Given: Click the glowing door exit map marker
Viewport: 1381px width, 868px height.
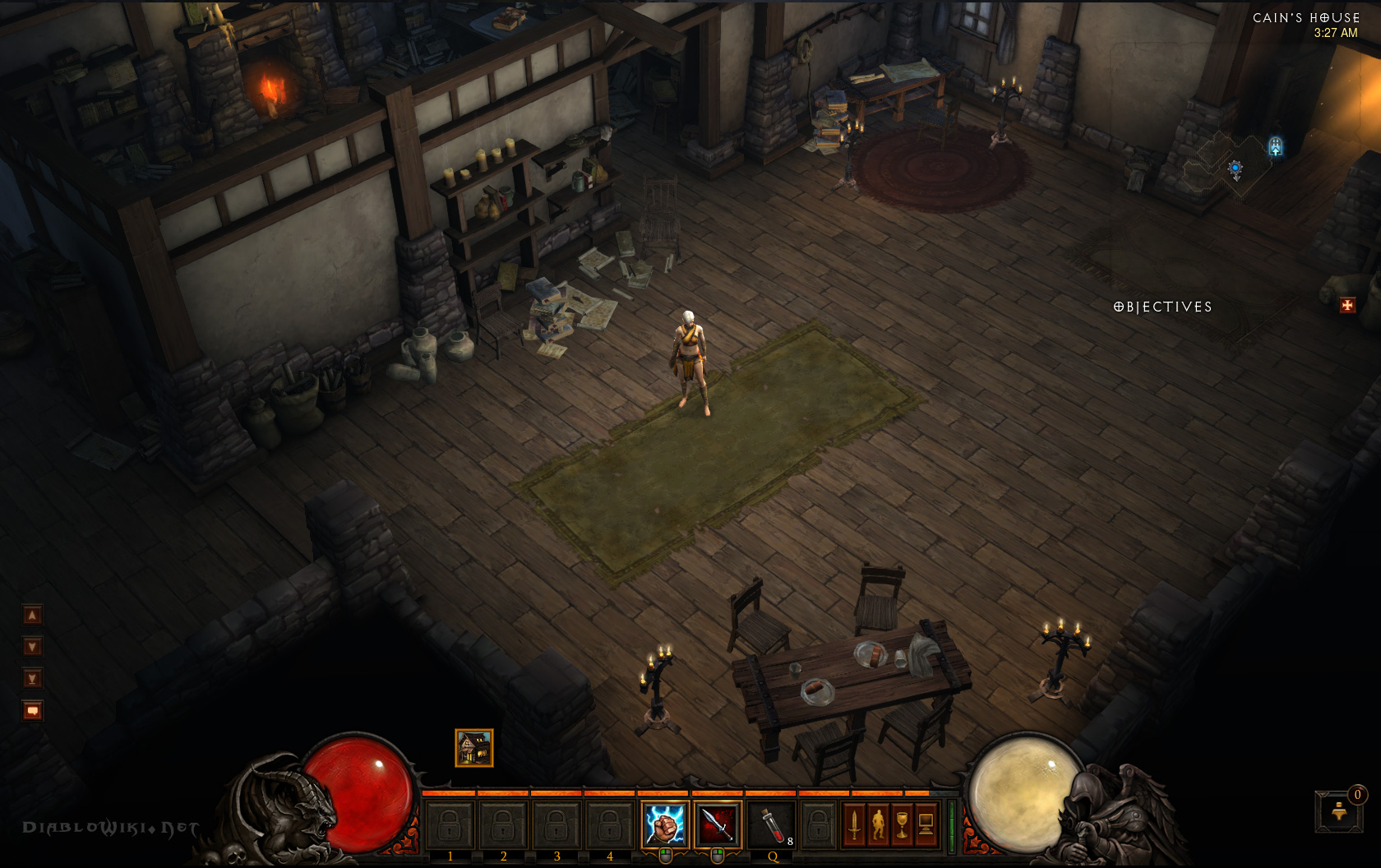Looking at the screenshot, I should coord(1275,146).
